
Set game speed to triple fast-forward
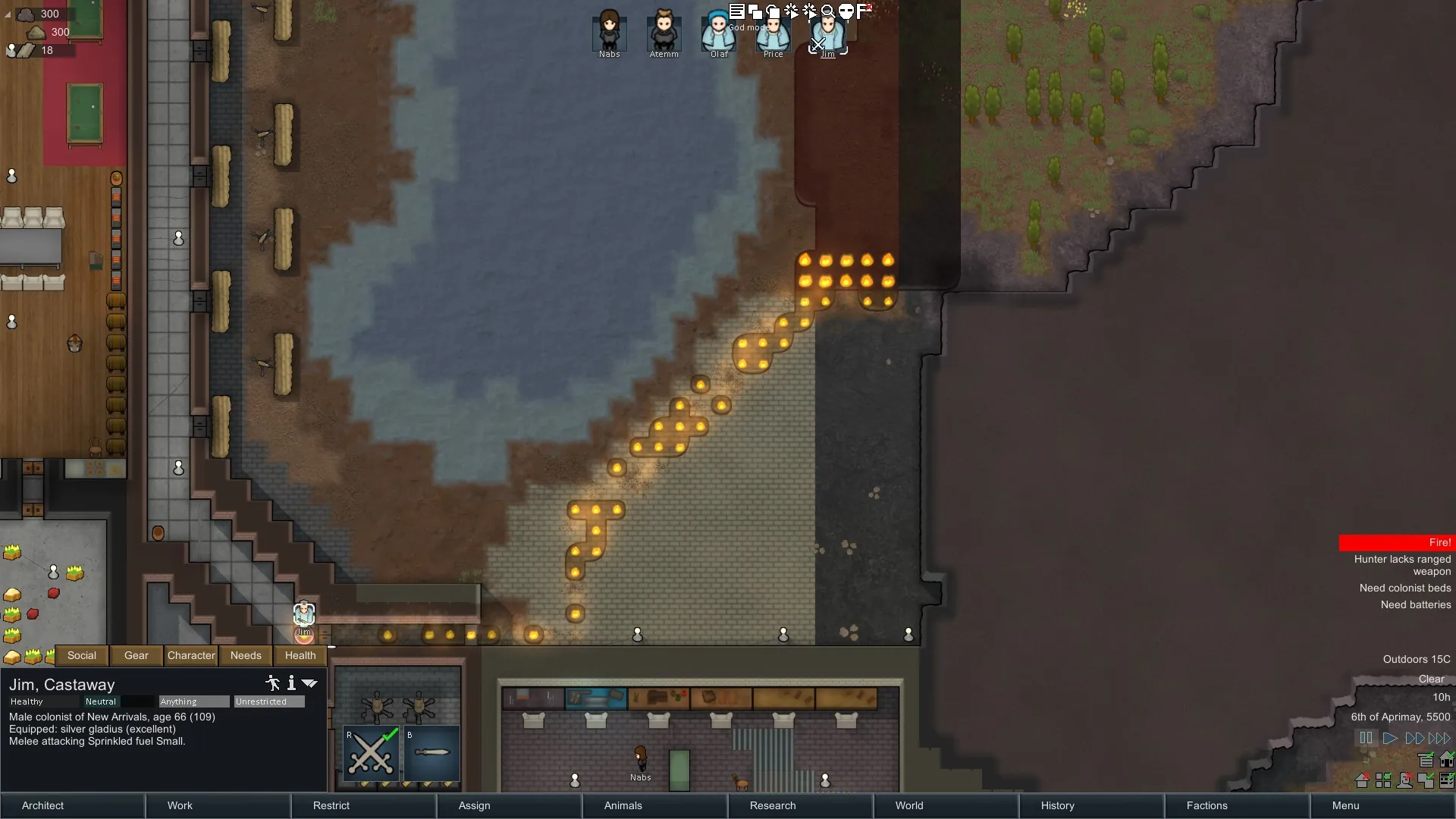pyautogui.click(x=1439, y=738)
